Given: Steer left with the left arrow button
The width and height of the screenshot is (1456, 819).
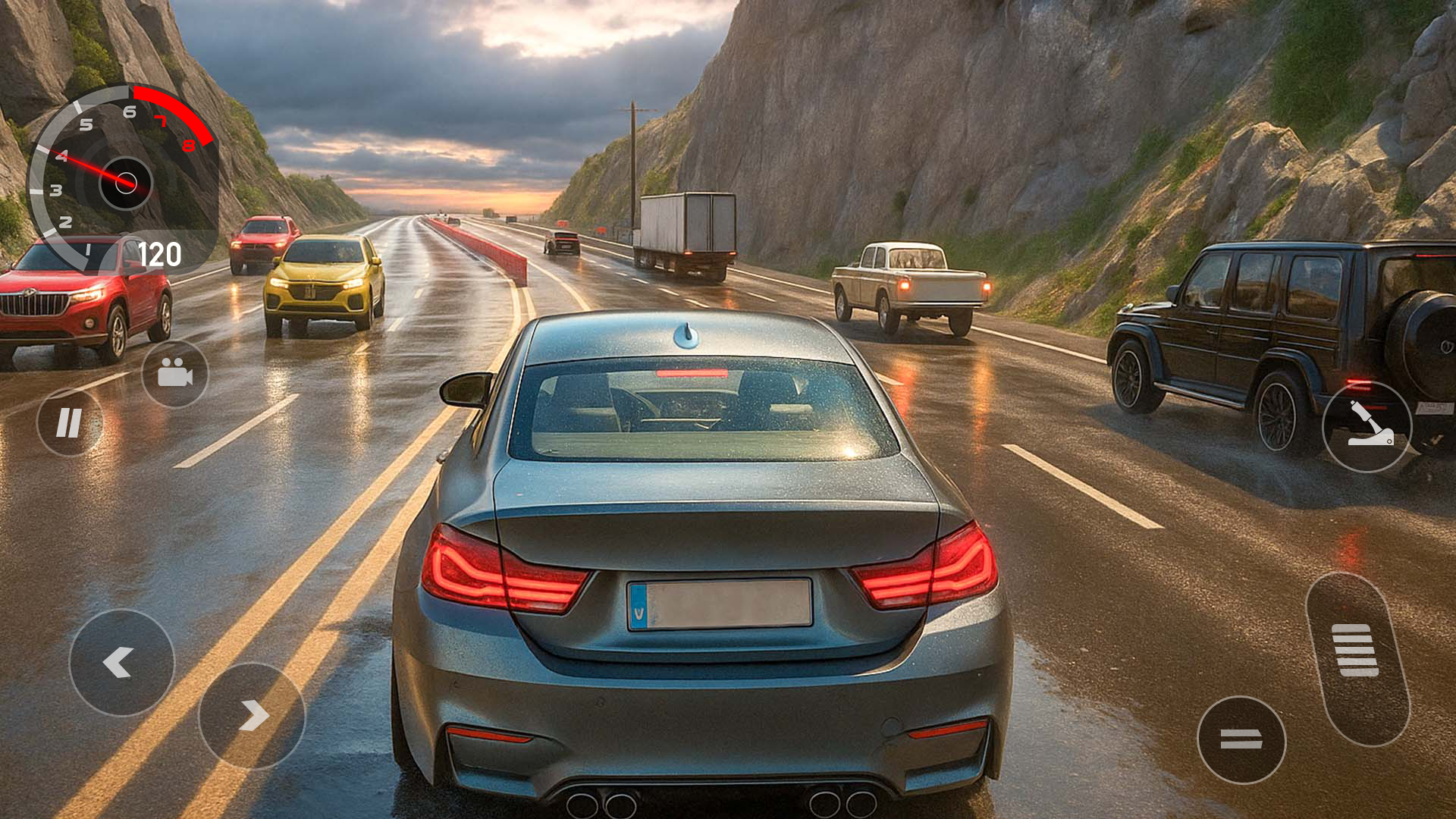Looking at the screenshot, I should (x=121, y=663).
